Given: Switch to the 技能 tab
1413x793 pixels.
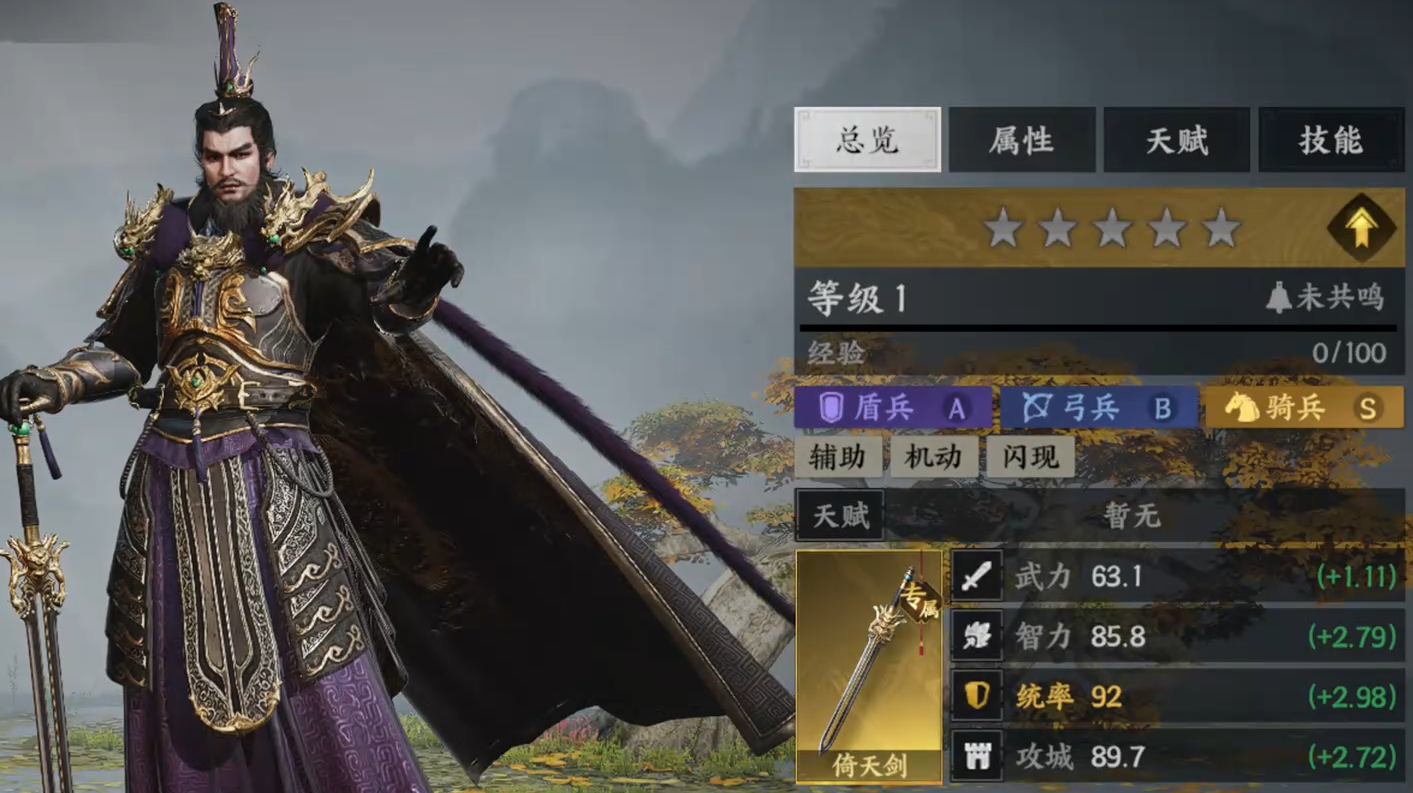Looking at the screenshot, I should click(x=1331, y=139).
